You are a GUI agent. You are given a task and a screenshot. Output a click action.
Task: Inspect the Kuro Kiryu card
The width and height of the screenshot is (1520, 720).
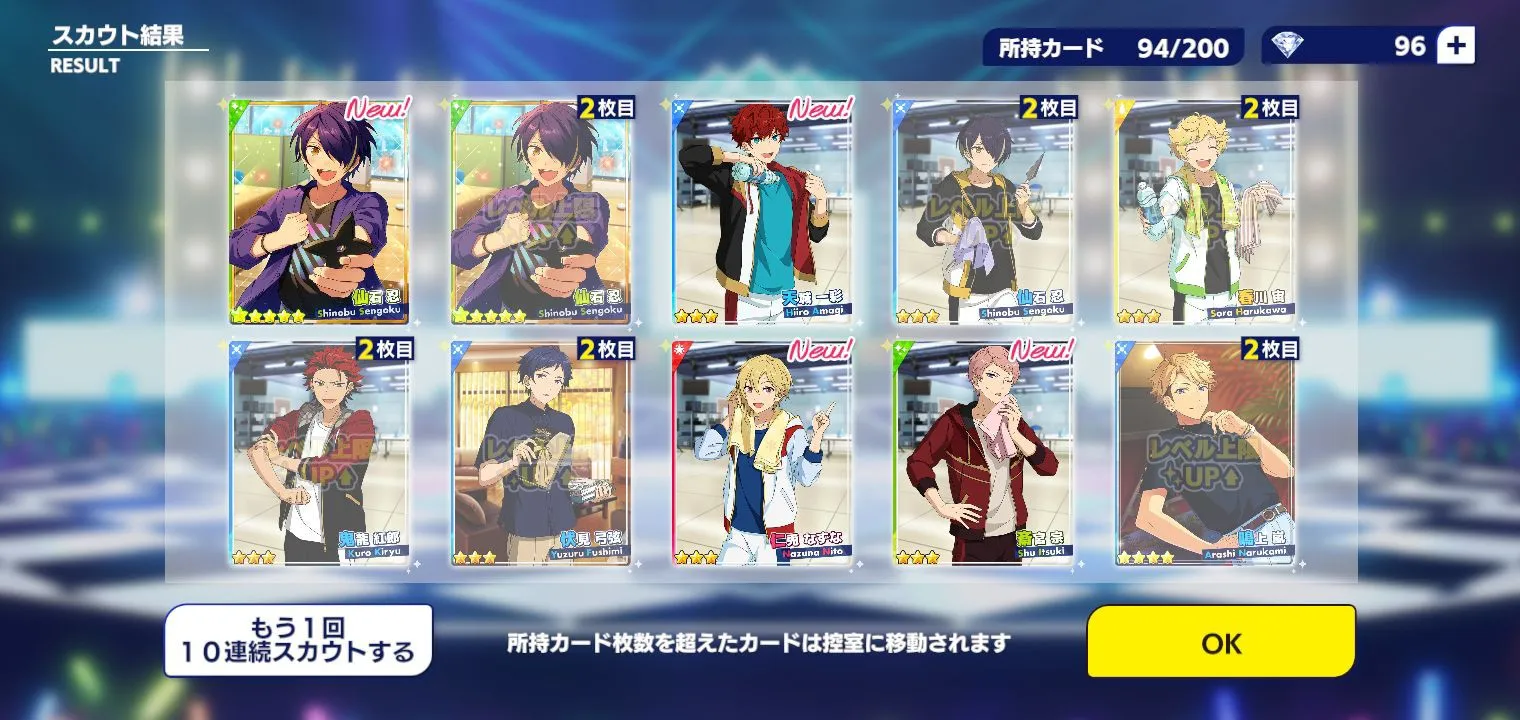[321, 451]
